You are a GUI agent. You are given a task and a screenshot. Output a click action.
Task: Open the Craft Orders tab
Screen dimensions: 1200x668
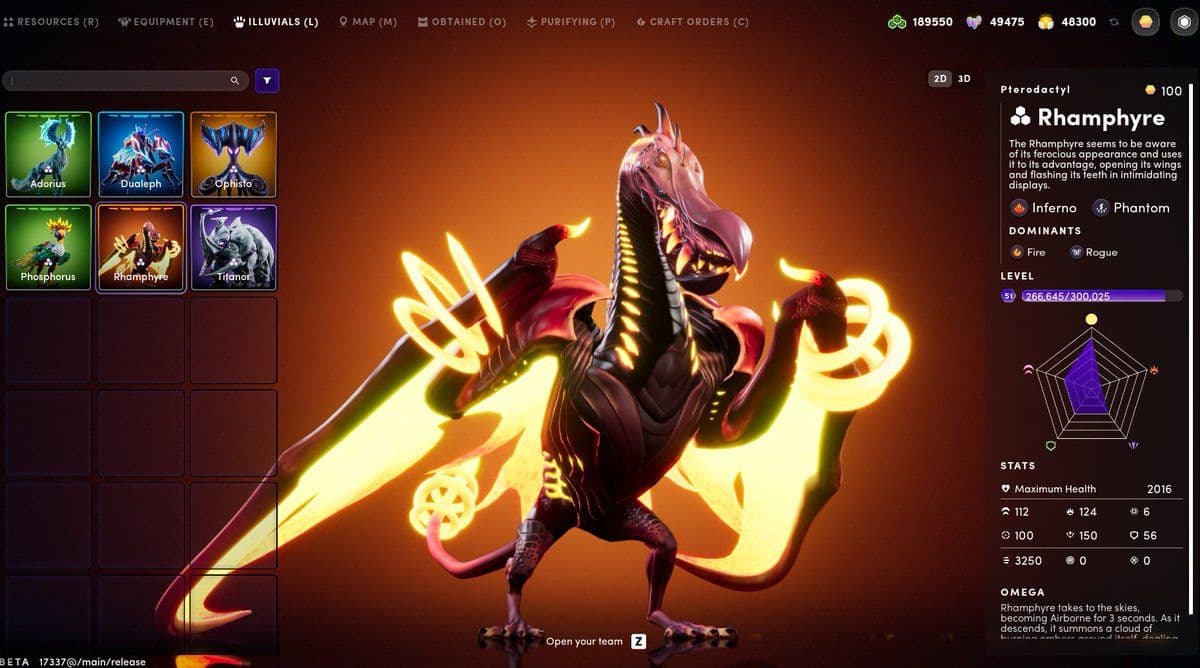[692, 22]
